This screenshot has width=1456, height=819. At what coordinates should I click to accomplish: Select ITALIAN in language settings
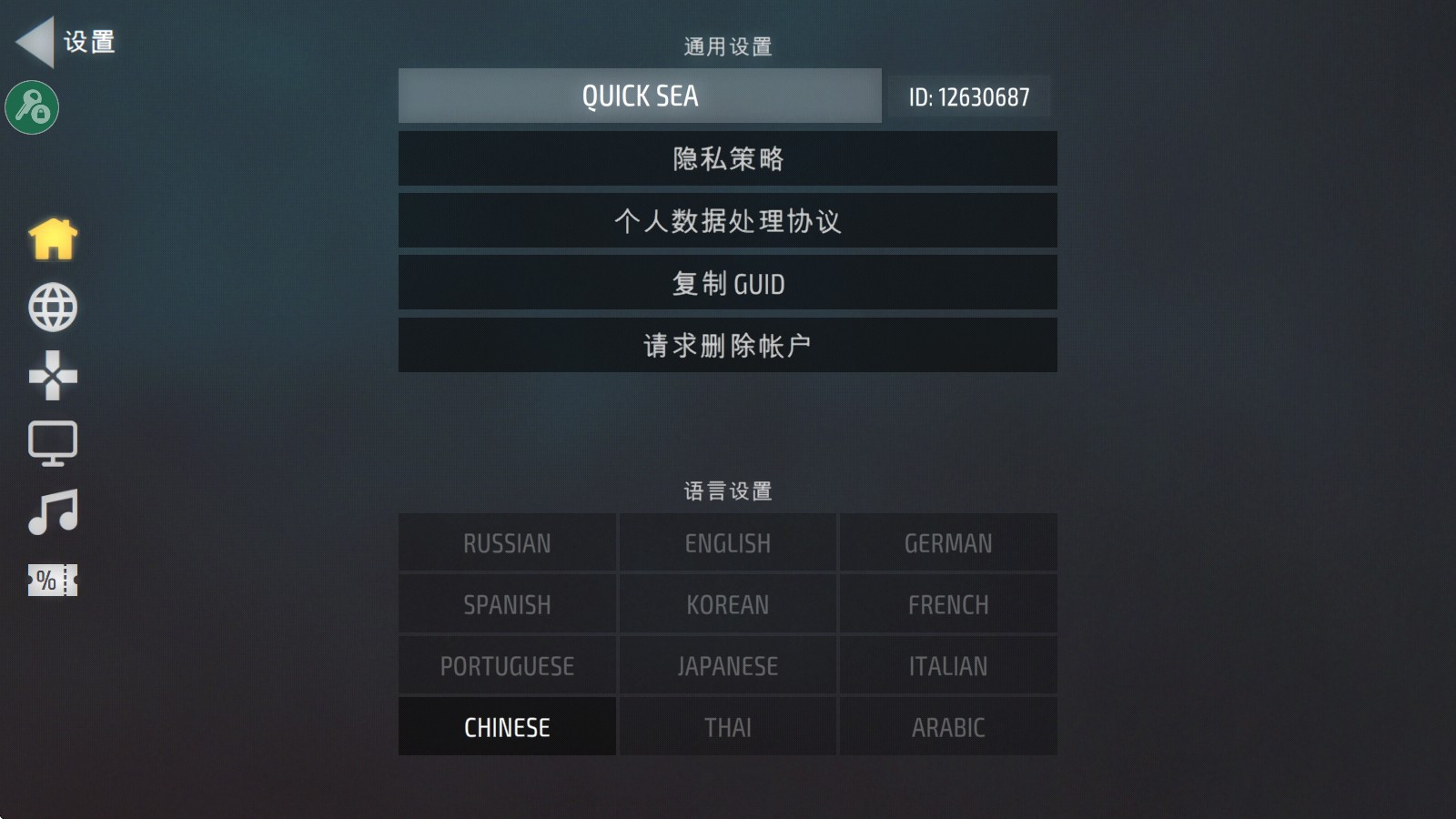click(x=947, y=665)
